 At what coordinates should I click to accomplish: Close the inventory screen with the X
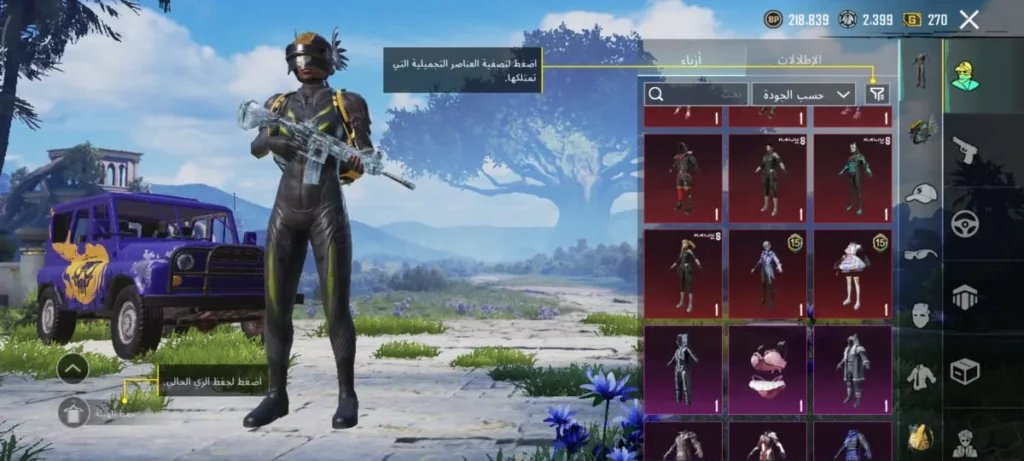tap(968, 19)
